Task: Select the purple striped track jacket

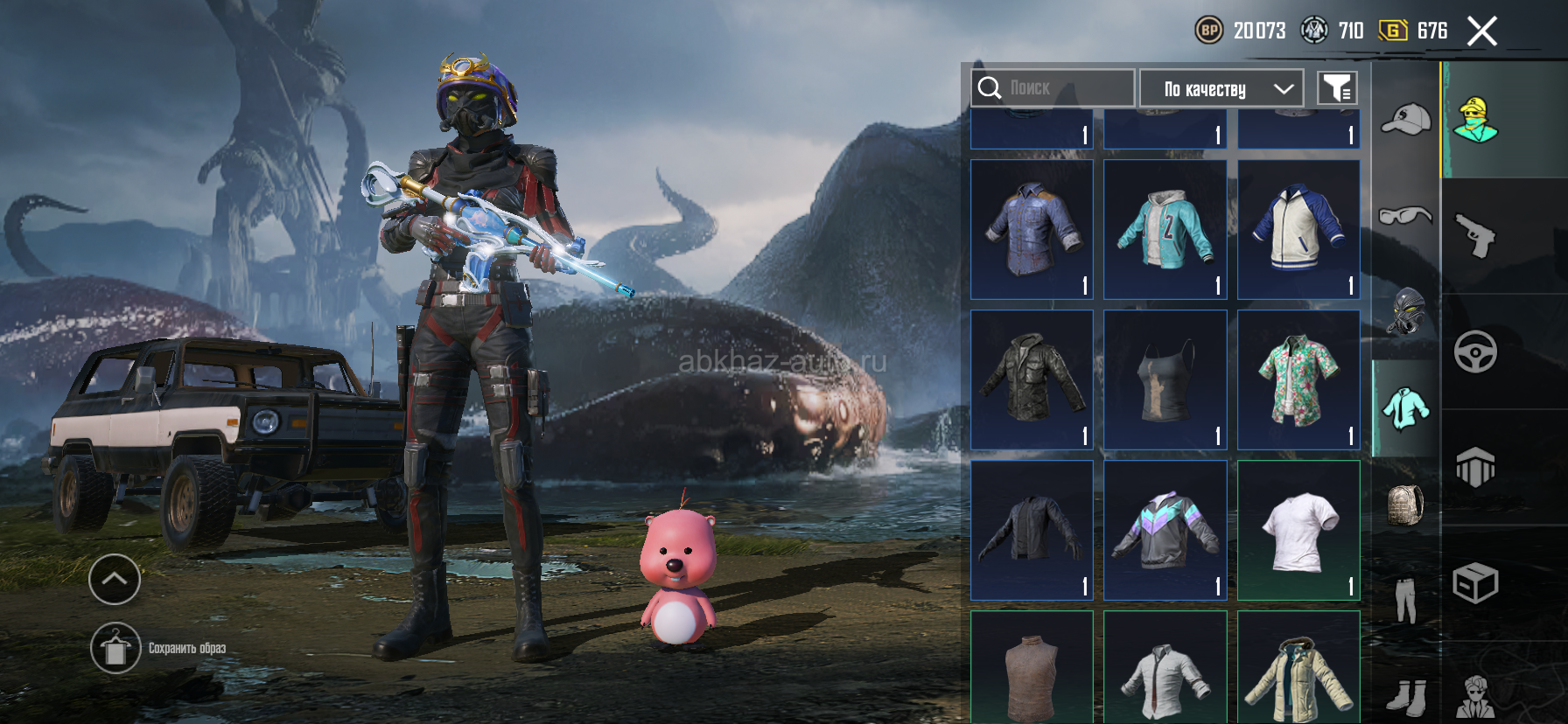Action: [1165, 530]
